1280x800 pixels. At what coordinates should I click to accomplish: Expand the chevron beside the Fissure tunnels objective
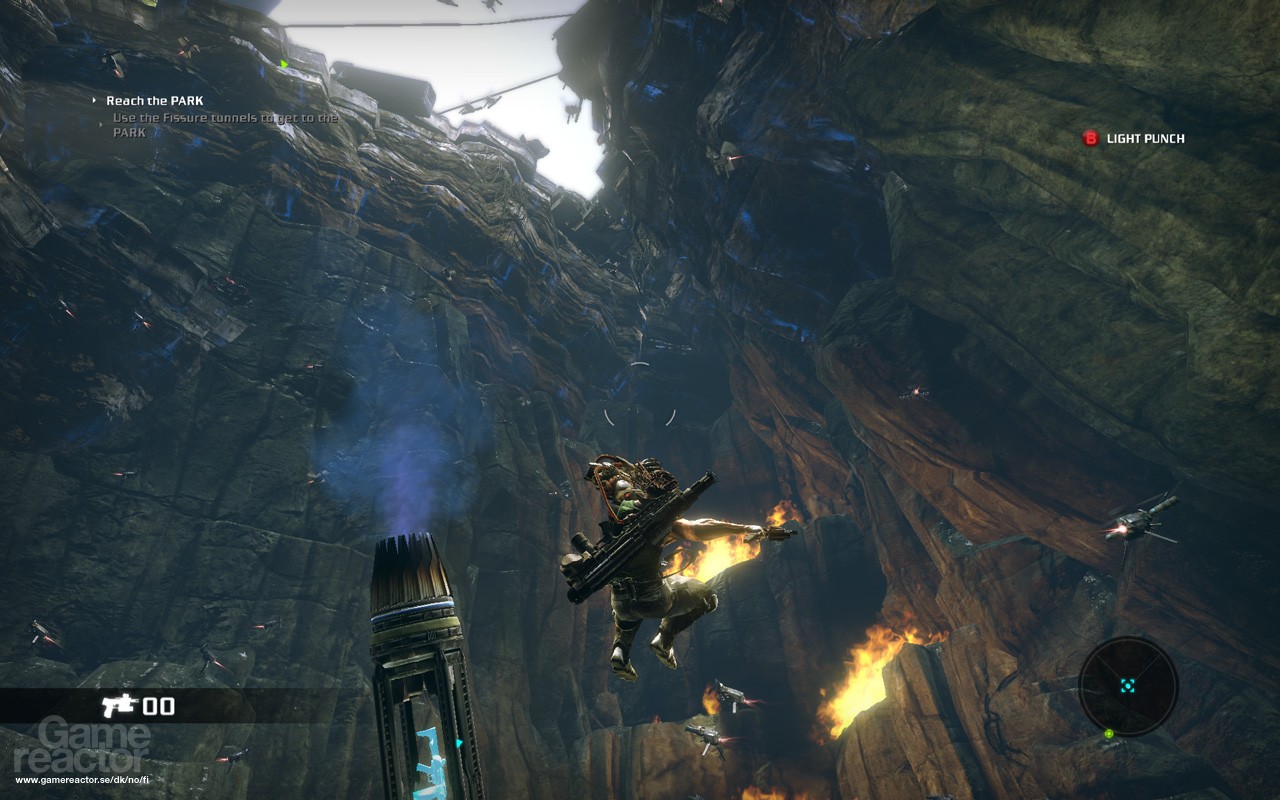100,123
